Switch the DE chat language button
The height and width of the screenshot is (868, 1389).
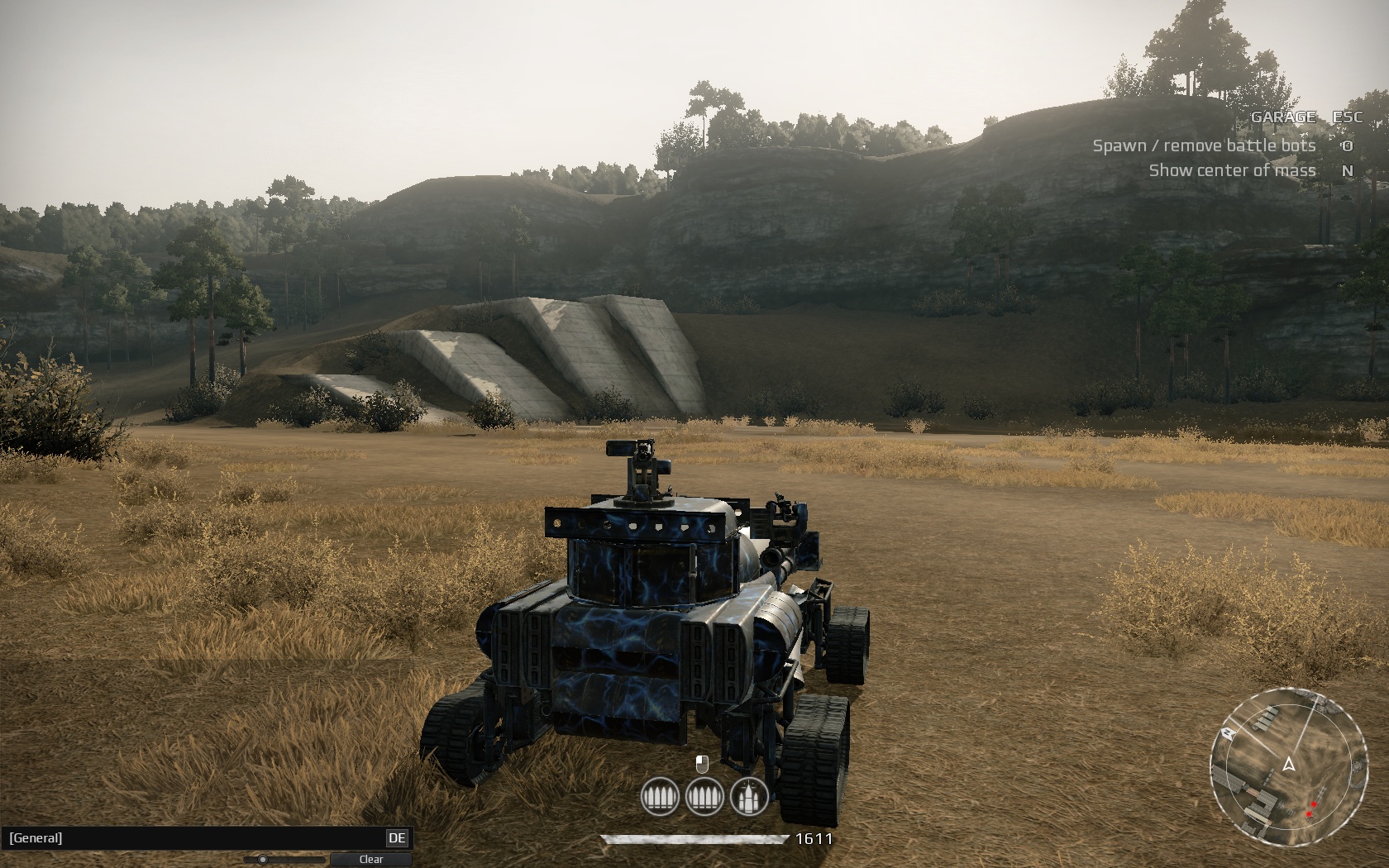(397, 837)
